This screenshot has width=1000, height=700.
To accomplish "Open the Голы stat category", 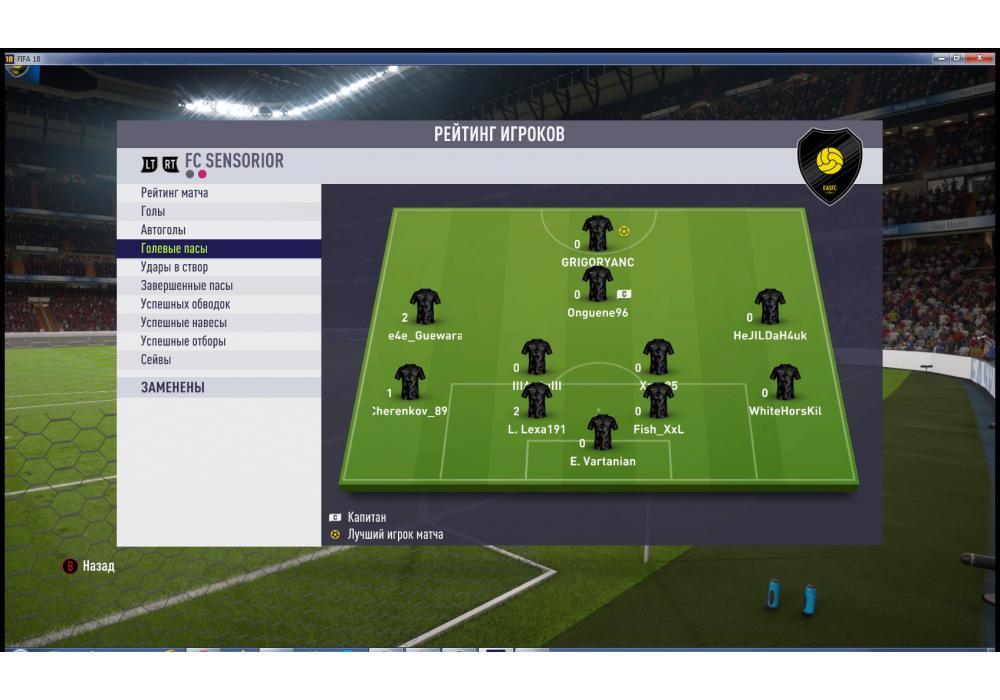I will [154, 212].
